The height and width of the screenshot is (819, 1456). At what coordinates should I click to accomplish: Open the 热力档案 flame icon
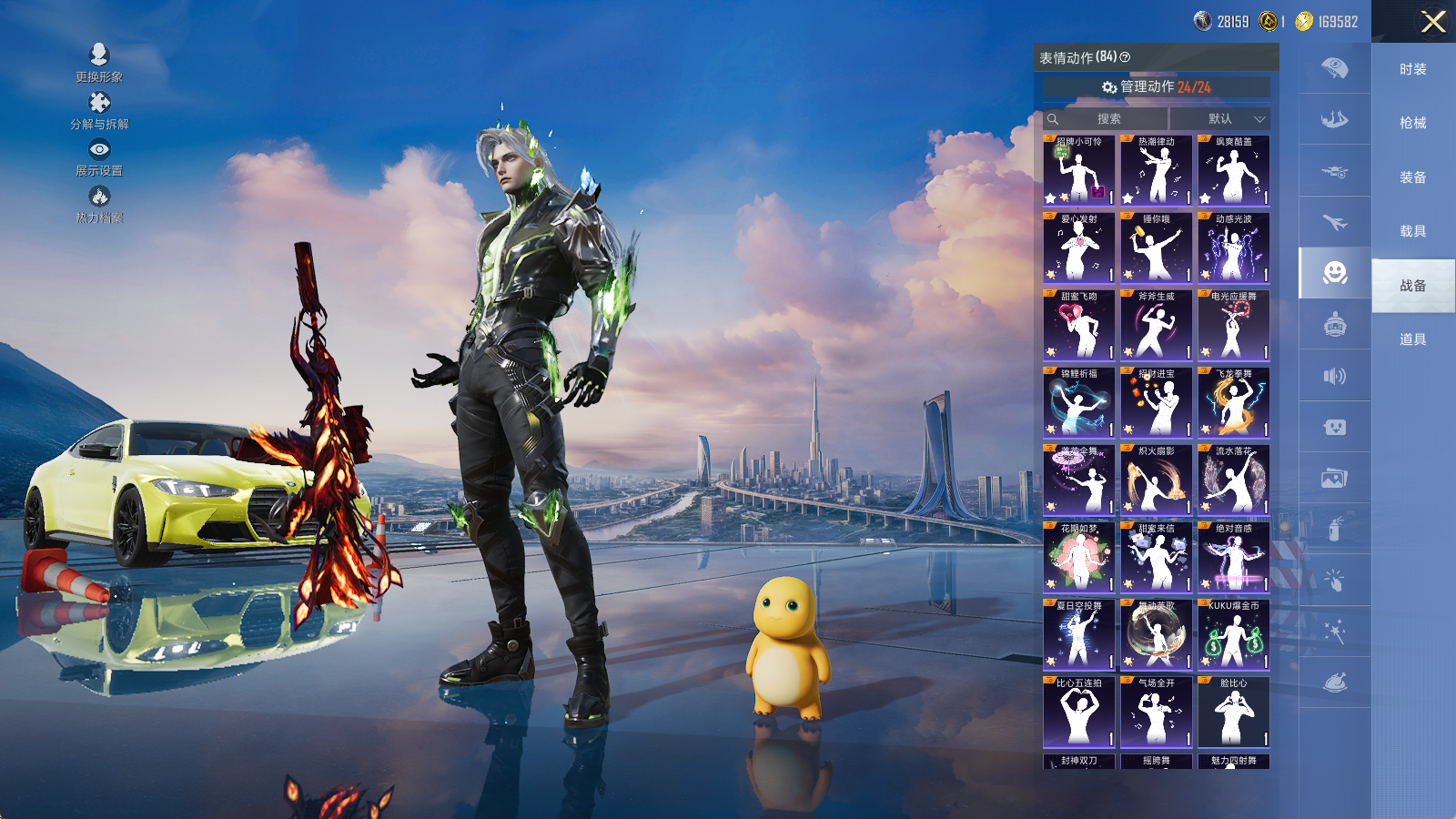[x=99, y=197]
